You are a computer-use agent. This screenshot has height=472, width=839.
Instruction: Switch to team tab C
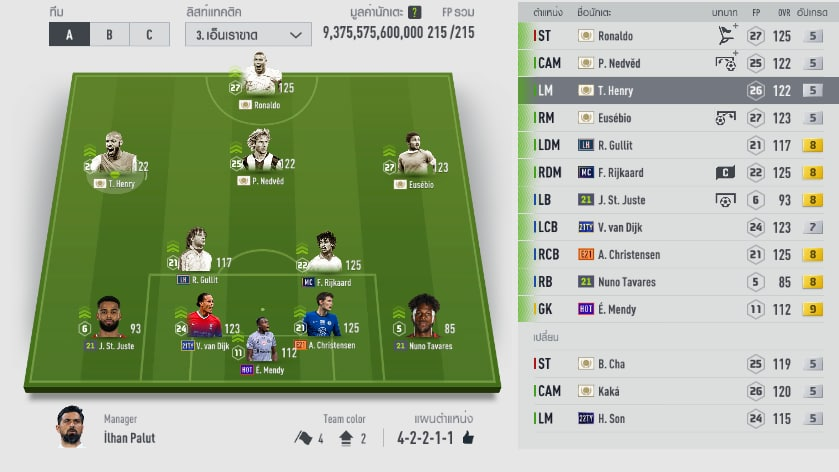149,34
